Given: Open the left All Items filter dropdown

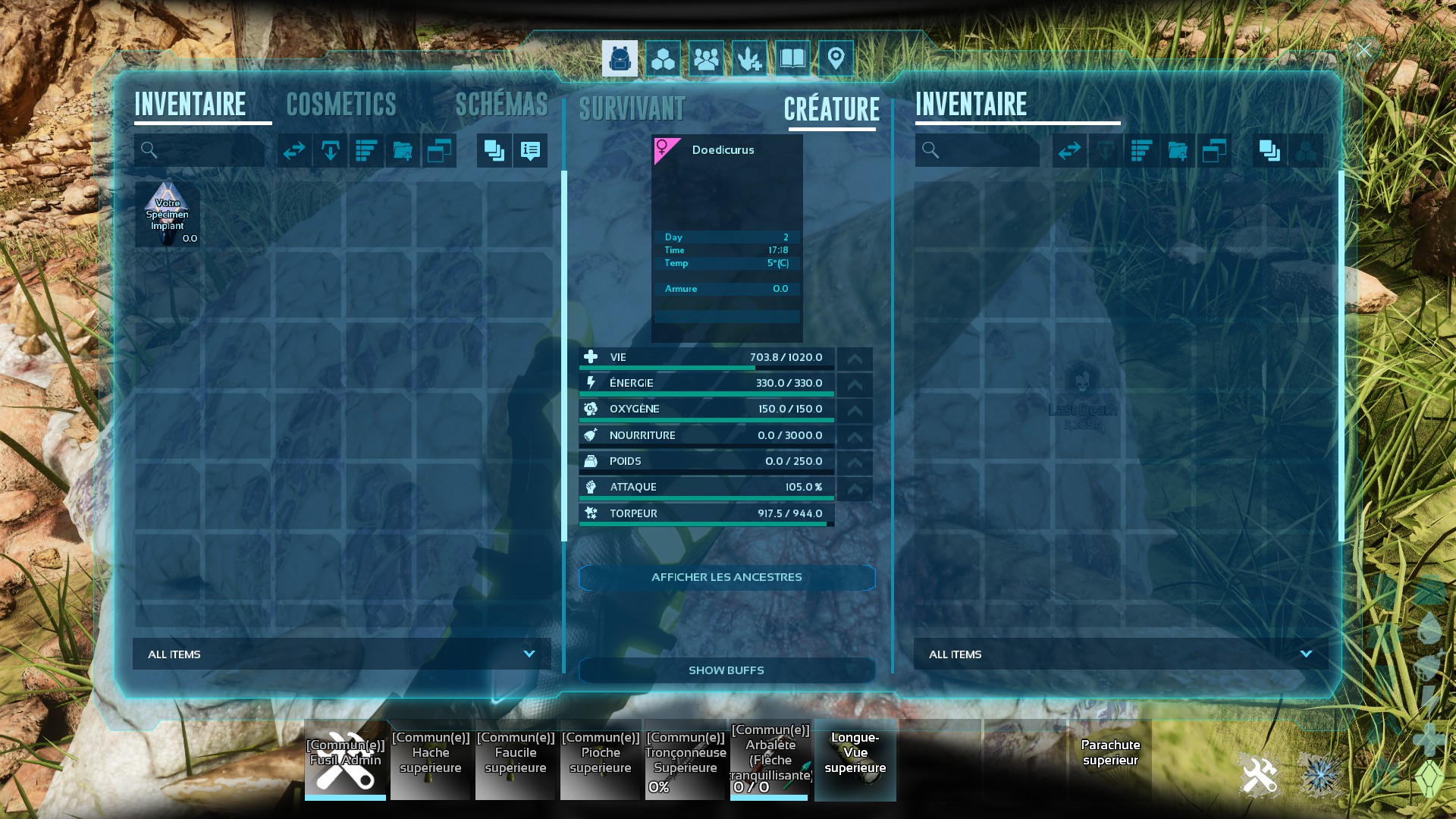Looking at the screenshot, I should [342, 654].
